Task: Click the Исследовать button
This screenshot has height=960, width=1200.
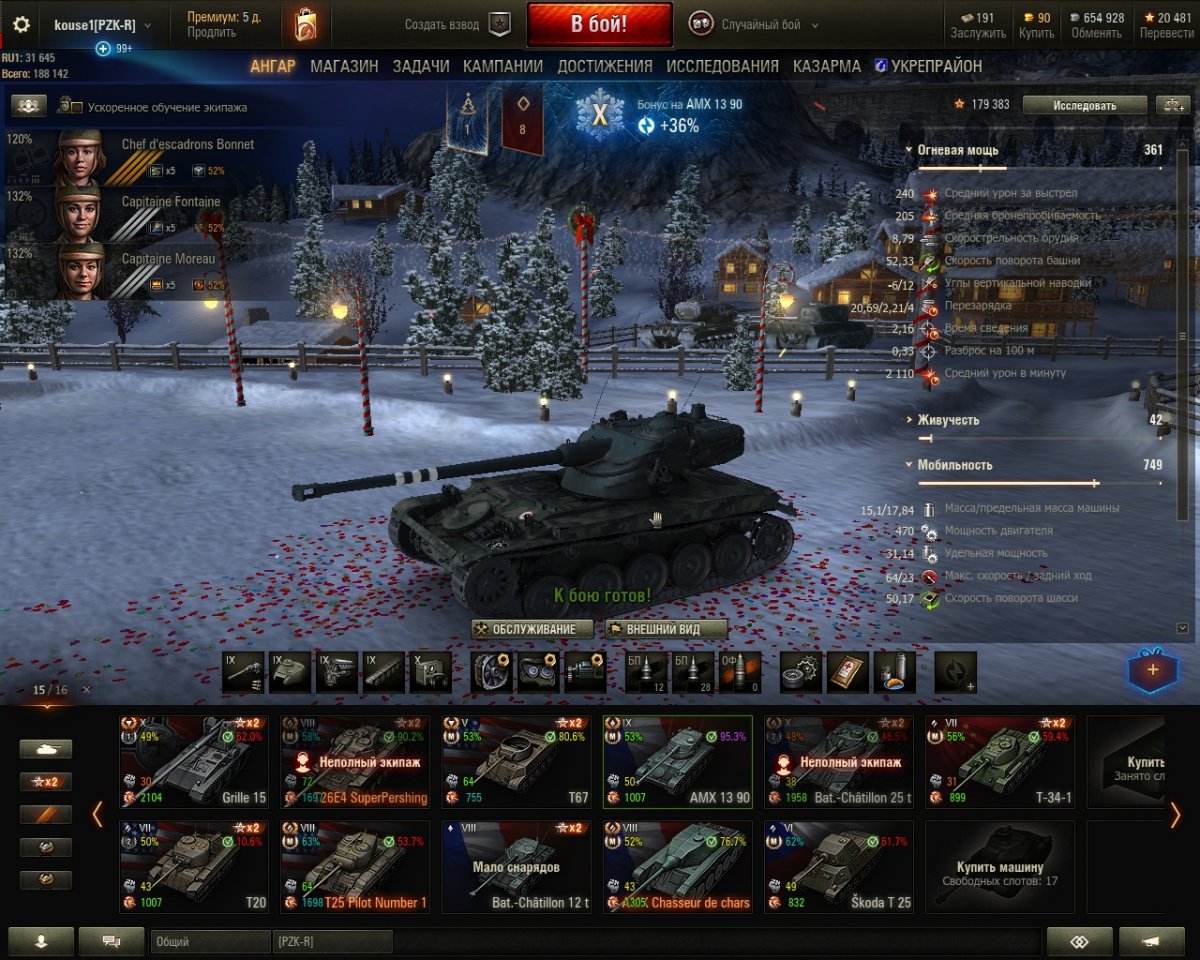Action: pyautogui.click(x=1084, y=104)
